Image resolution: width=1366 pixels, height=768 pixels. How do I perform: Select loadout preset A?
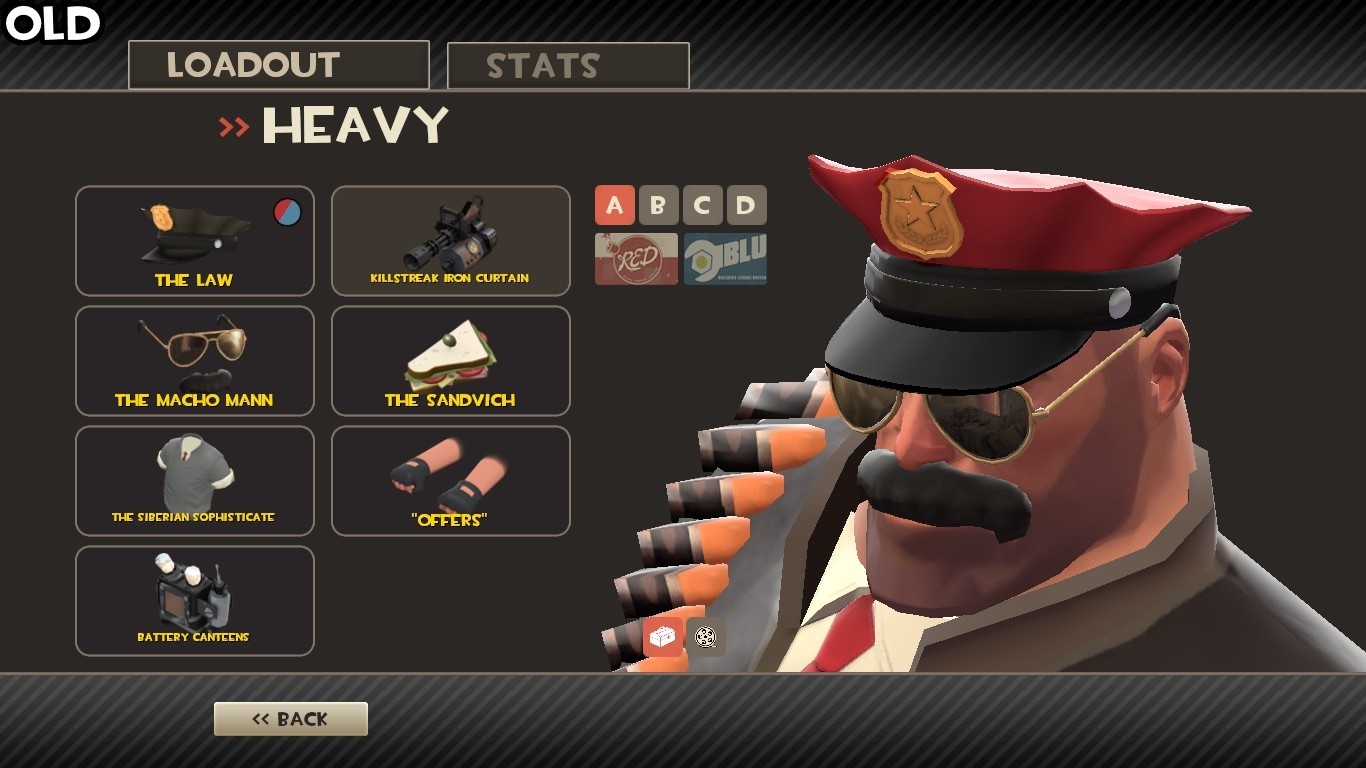point(615,205)
